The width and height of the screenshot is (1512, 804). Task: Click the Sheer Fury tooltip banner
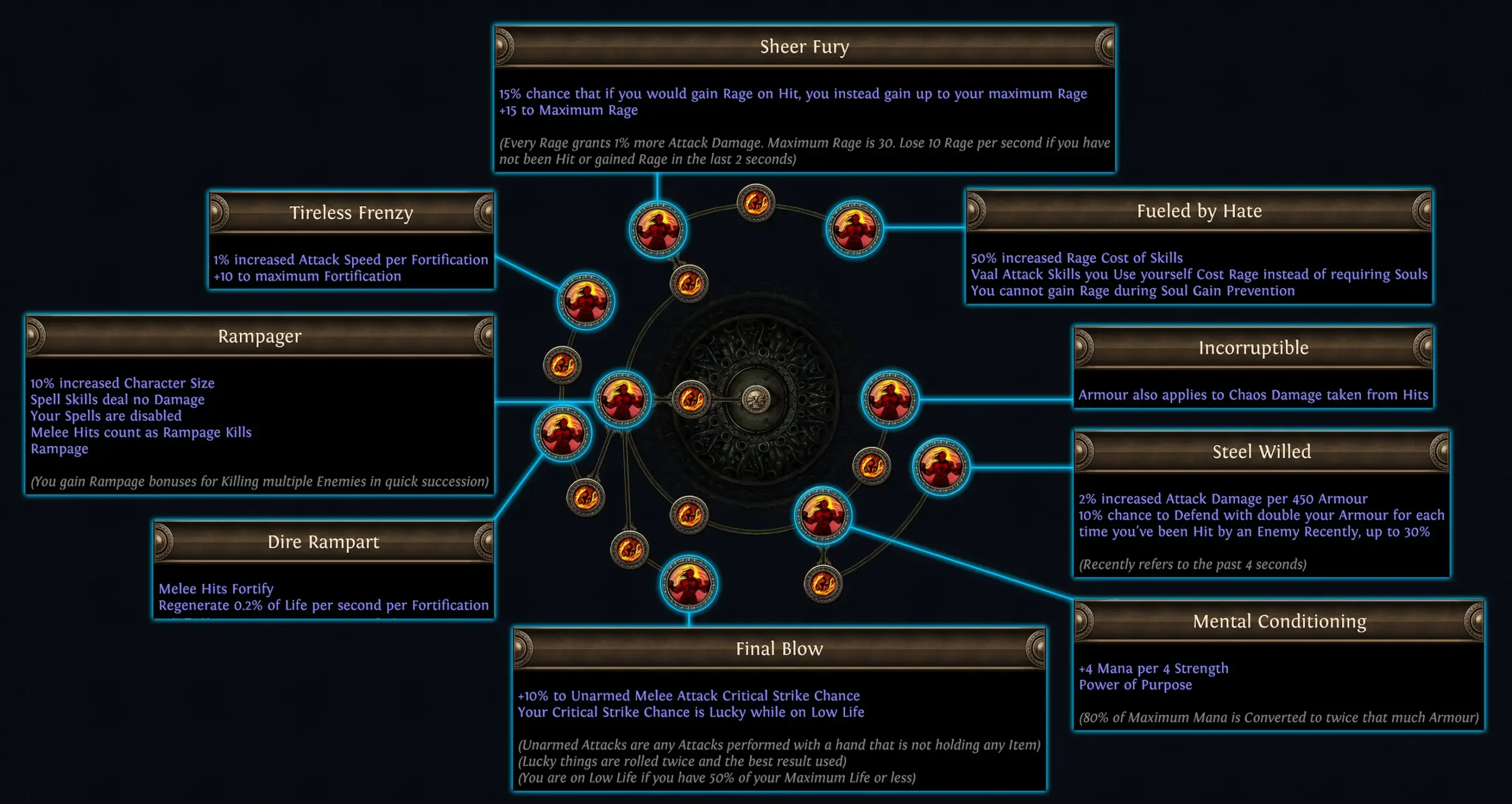pyautogui.click(x=804, y=47)
